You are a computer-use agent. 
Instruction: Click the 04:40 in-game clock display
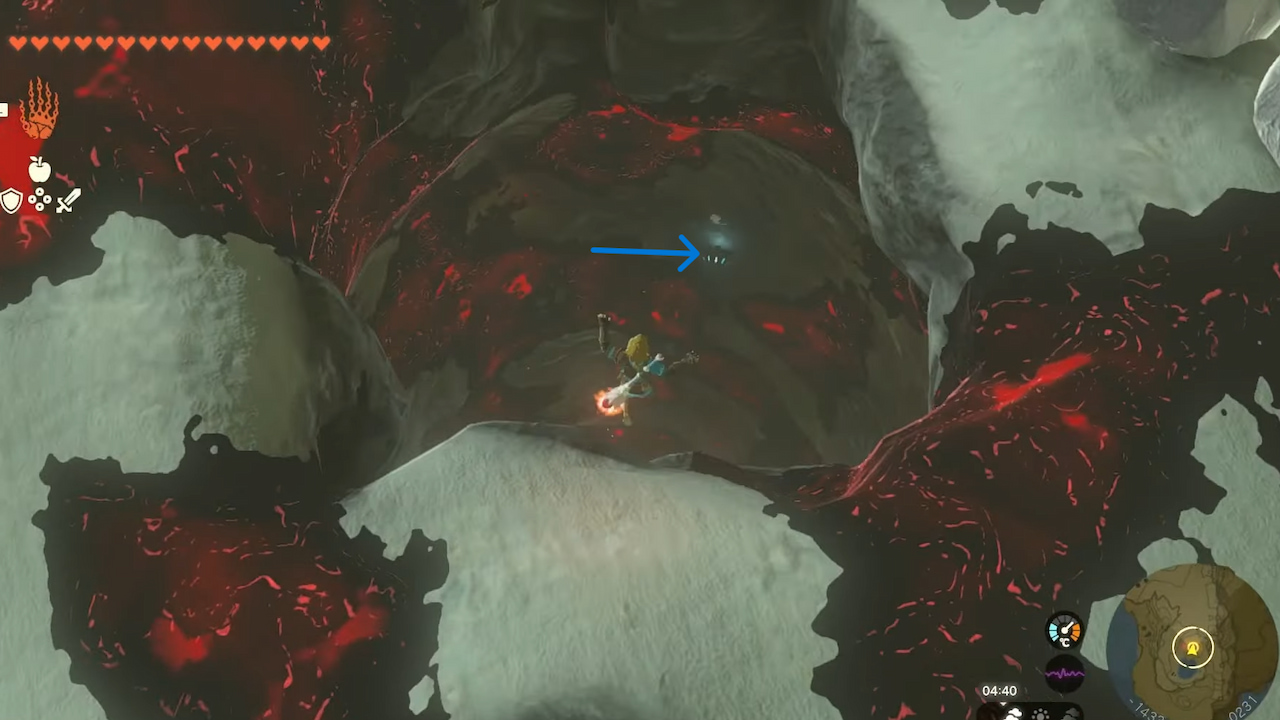(x=999, y=690)
